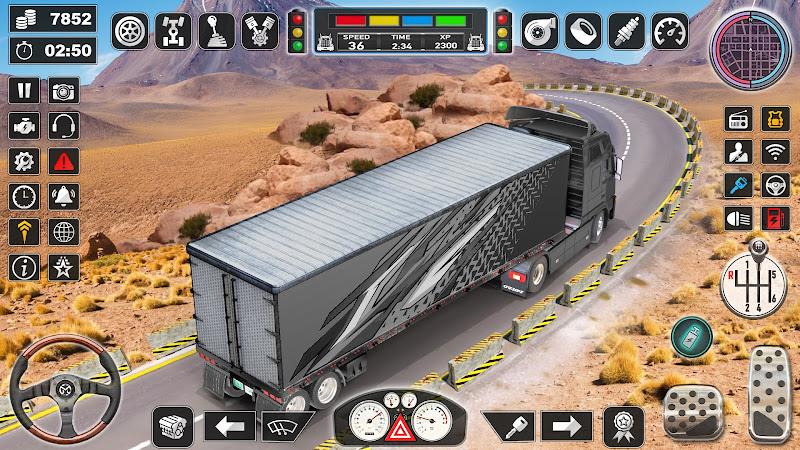Sound the horn using the bell icon

click(x=65, y=195)
